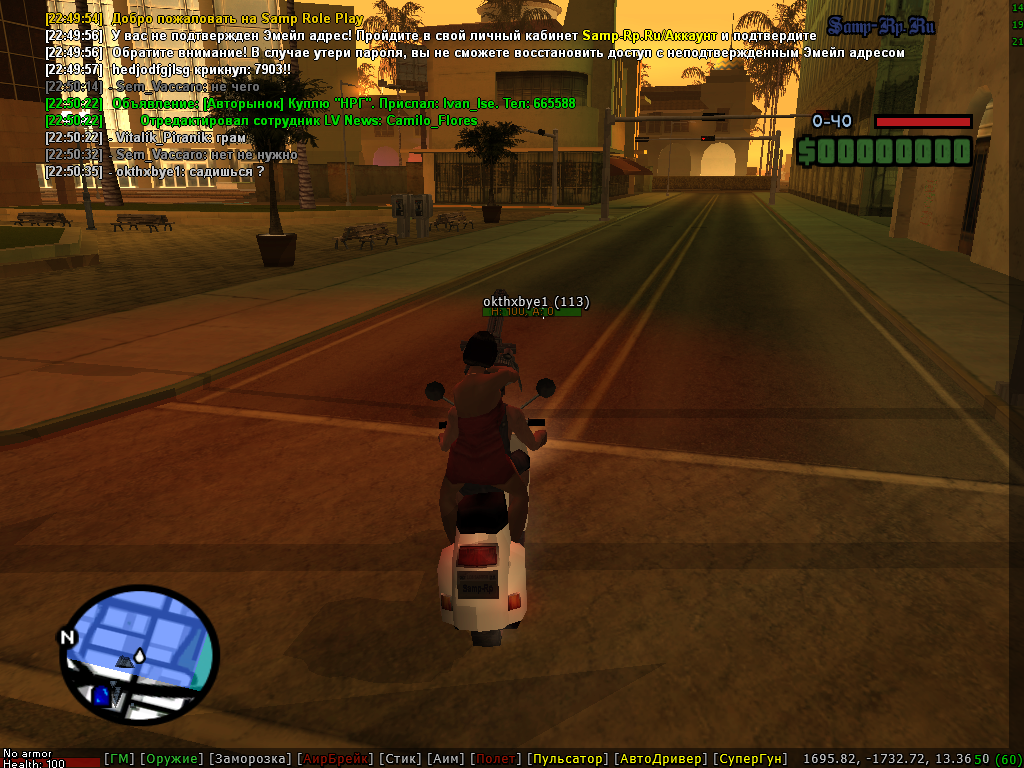This screenshot has height=768, width=1024.
Task: Click the Ivan_Ise Авторынок advertisement chat line
Action: click(x=343, y=103)
